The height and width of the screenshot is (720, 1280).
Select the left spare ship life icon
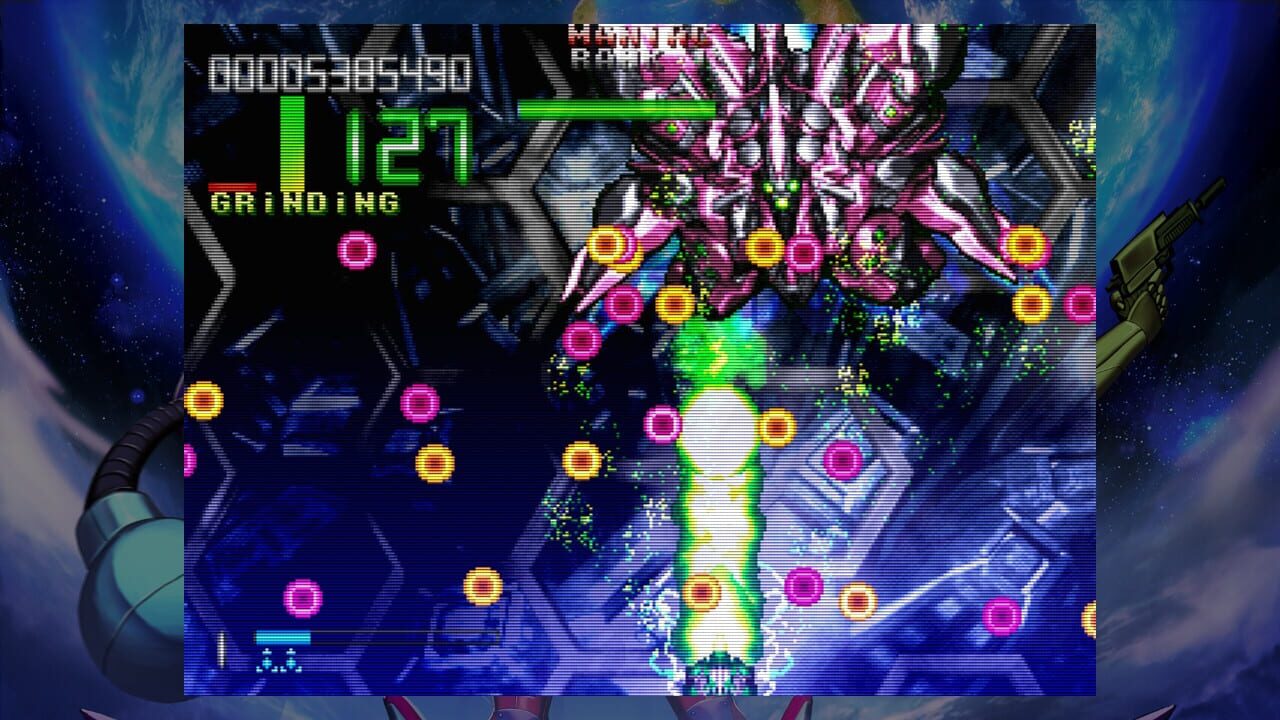tap(266, 660)
